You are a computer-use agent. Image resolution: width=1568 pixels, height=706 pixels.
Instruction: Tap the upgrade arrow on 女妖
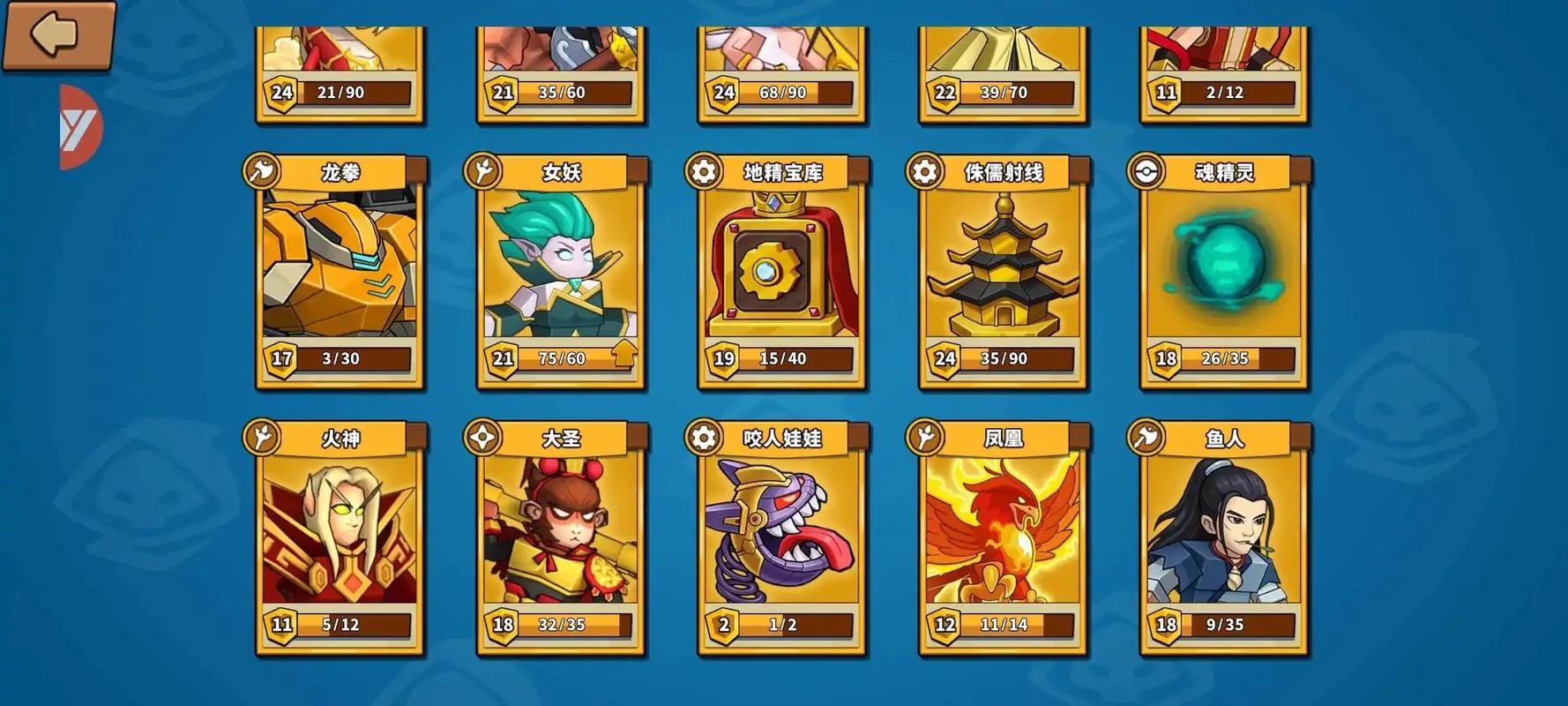(623, 355)
